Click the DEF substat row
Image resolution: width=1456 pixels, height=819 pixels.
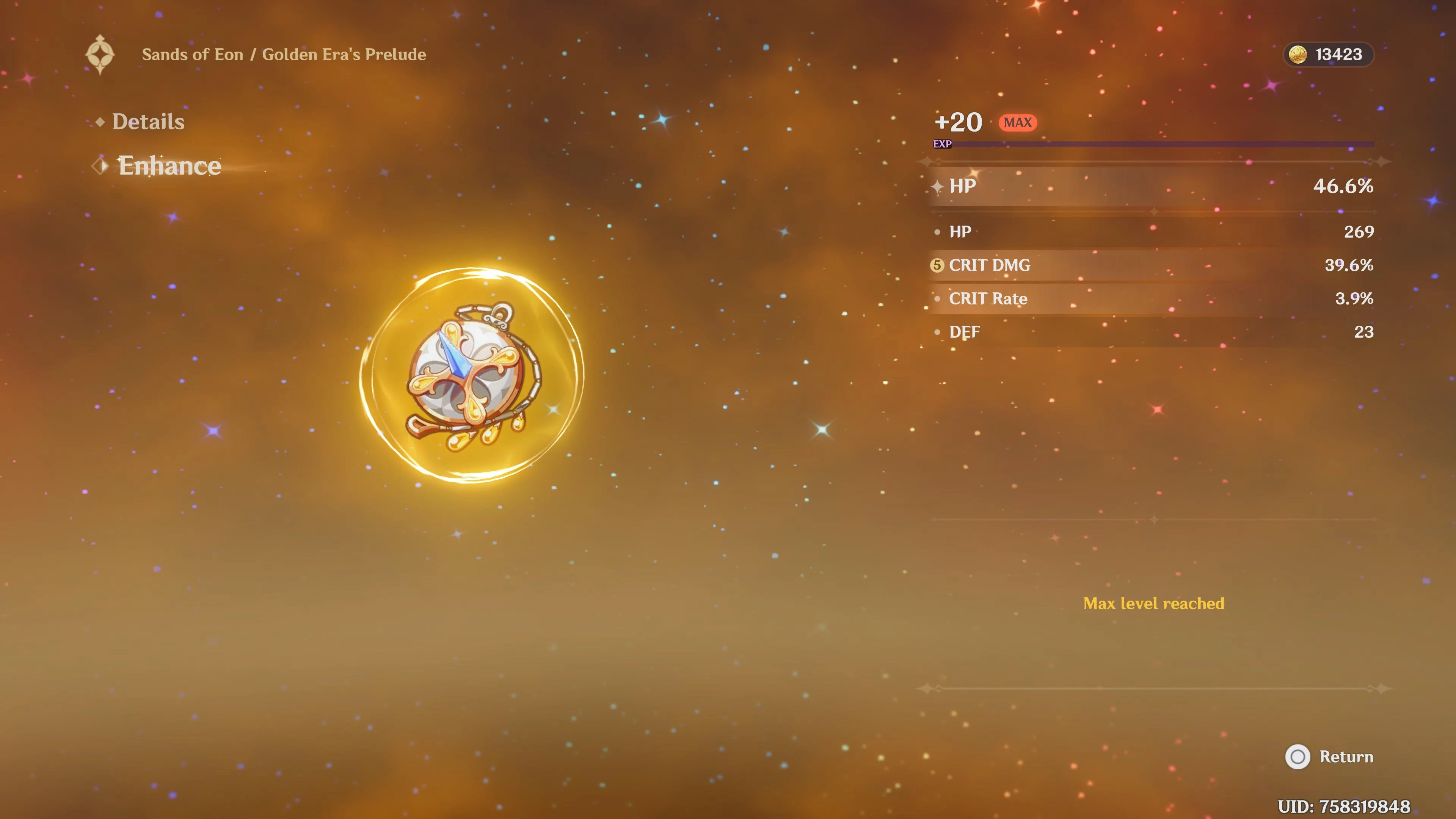tap(1153, 332)
